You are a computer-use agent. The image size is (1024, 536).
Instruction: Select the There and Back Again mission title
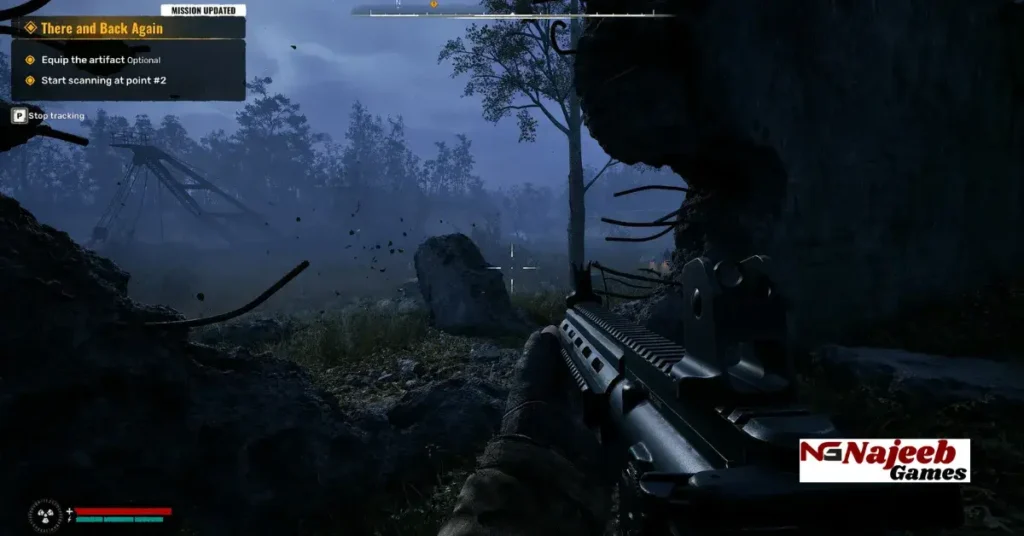click(102, 28)
